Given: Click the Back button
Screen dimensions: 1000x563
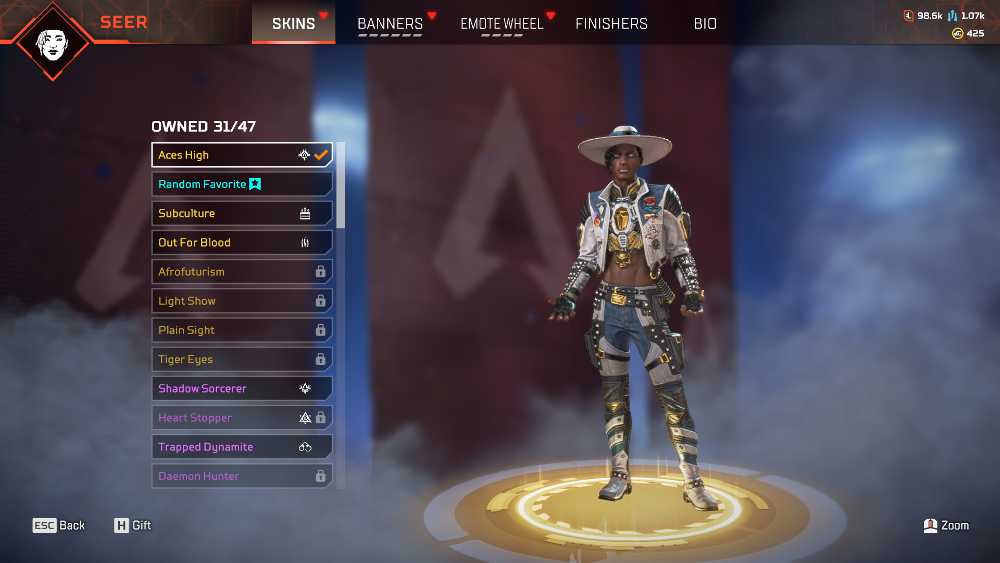Looking at the screenshot, I should coord(59,525).
